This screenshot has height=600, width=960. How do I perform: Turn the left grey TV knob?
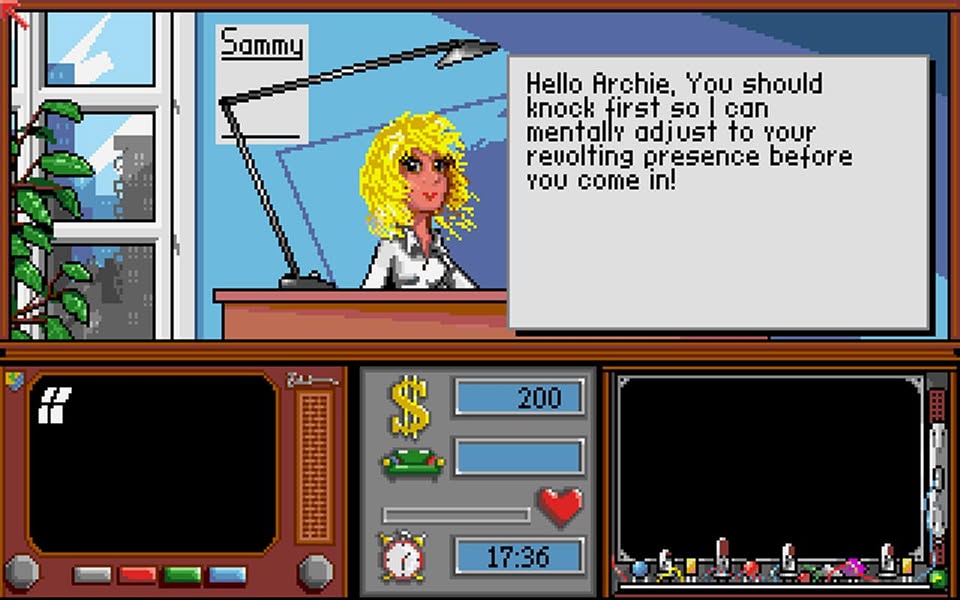22,572
